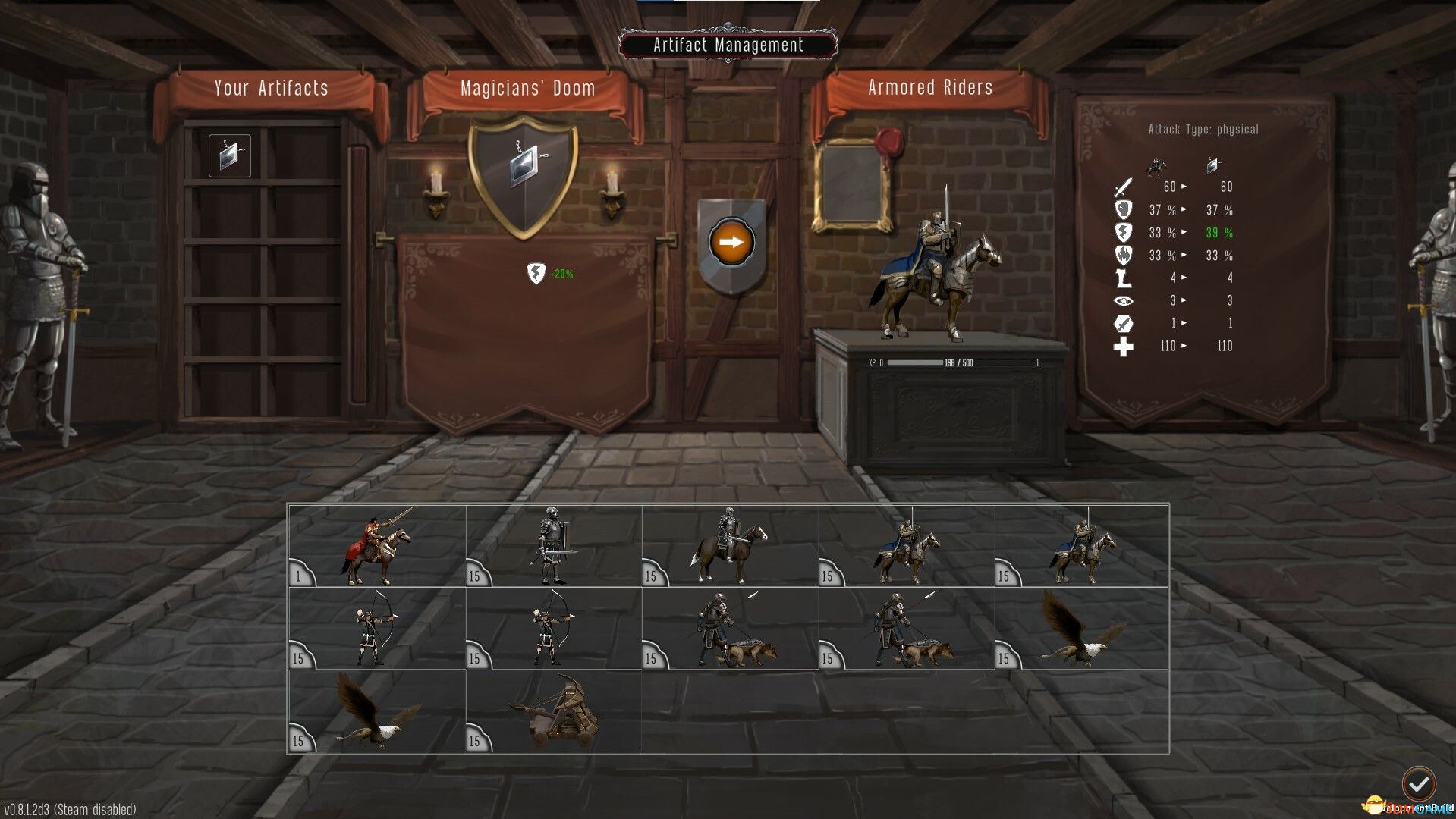1456x819 pixels.
Task: Click the health cross icon
Action: tap(1124, 347)
